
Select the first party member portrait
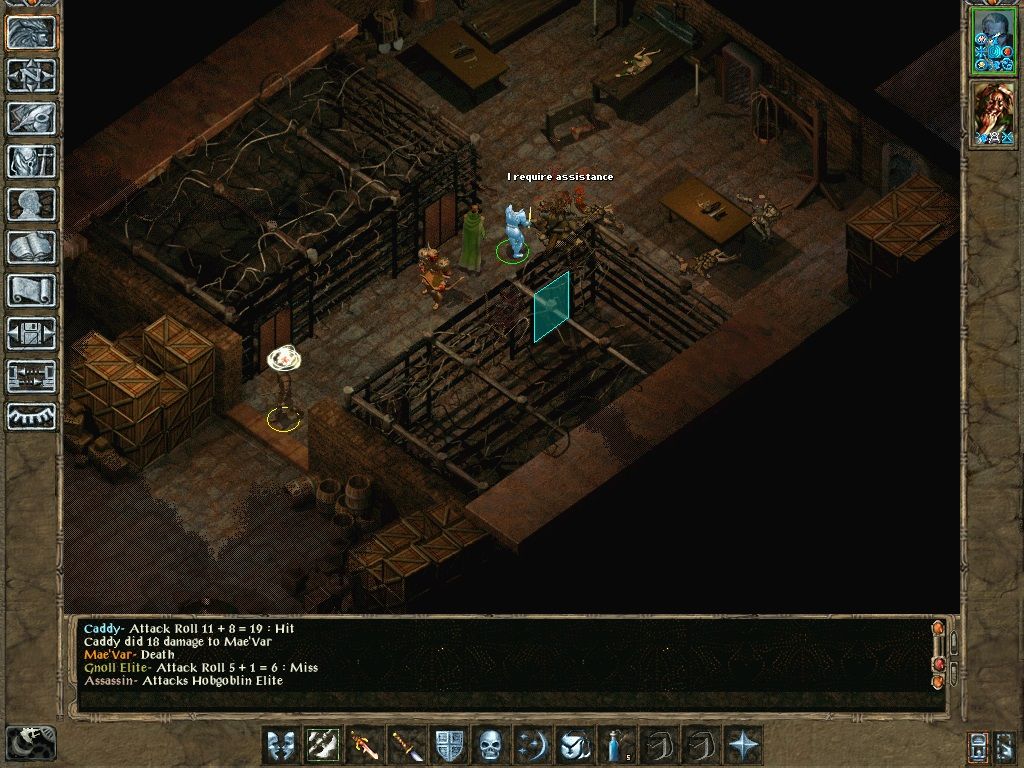(992, 41)
